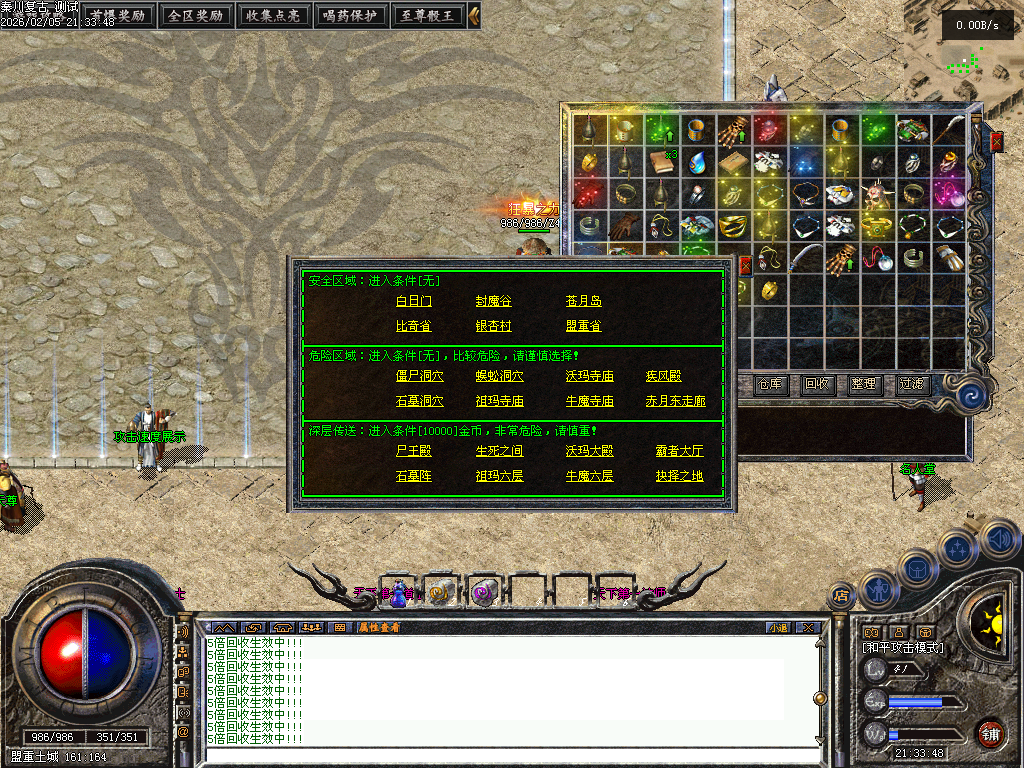Close the teleport dialog window
The width and height of the screenshot is (1024, 768).
pyautogui.click(x=745, y=265)
